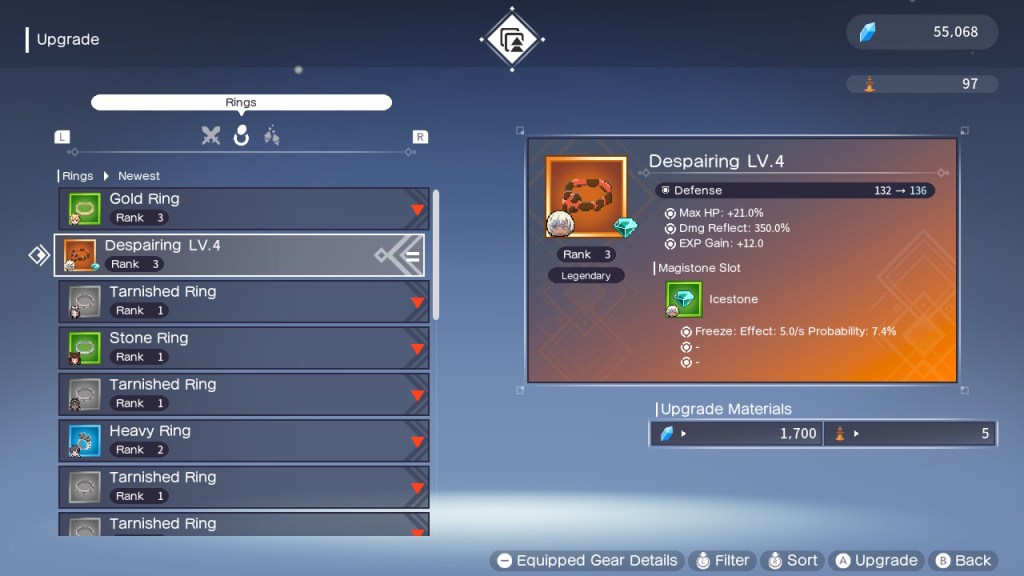
Task: Go Back from the Upgrade screen
Action: [962, 561]
